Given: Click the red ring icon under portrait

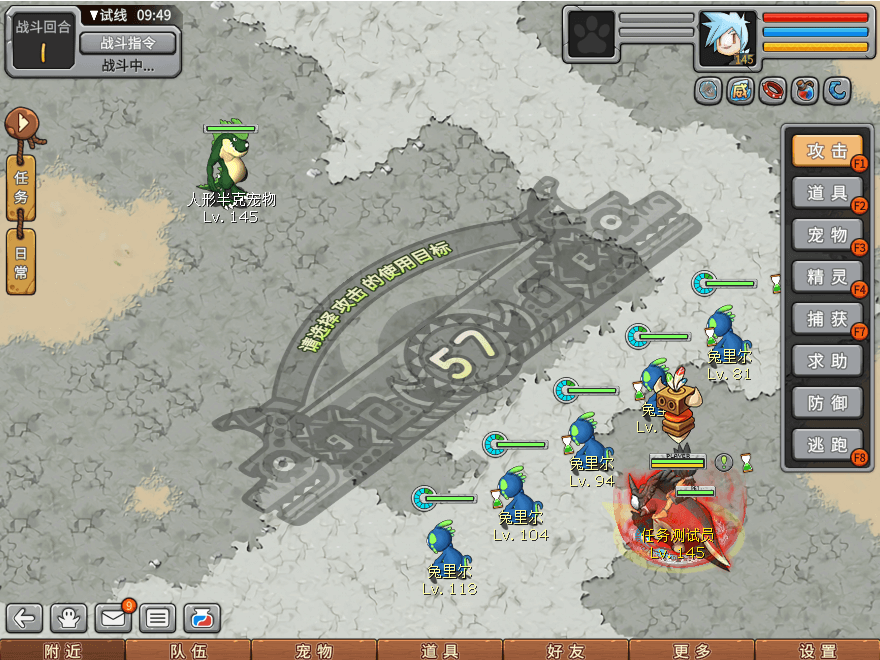Looking at the screenshot, I should 772,91.
